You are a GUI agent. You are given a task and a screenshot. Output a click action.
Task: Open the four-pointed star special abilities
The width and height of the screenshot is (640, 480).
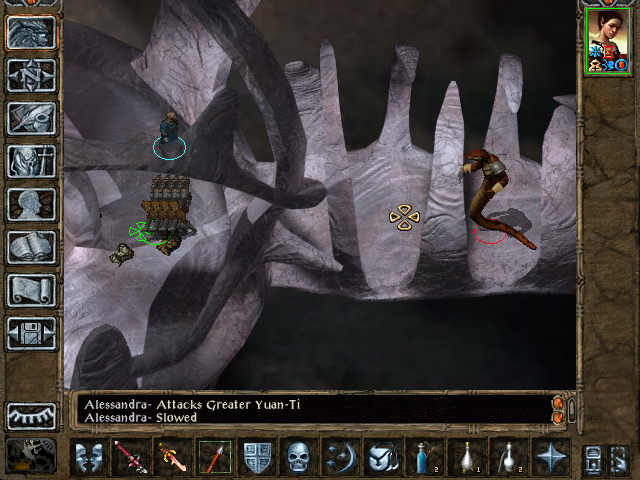pyautogui.click(x=549, y=457)
